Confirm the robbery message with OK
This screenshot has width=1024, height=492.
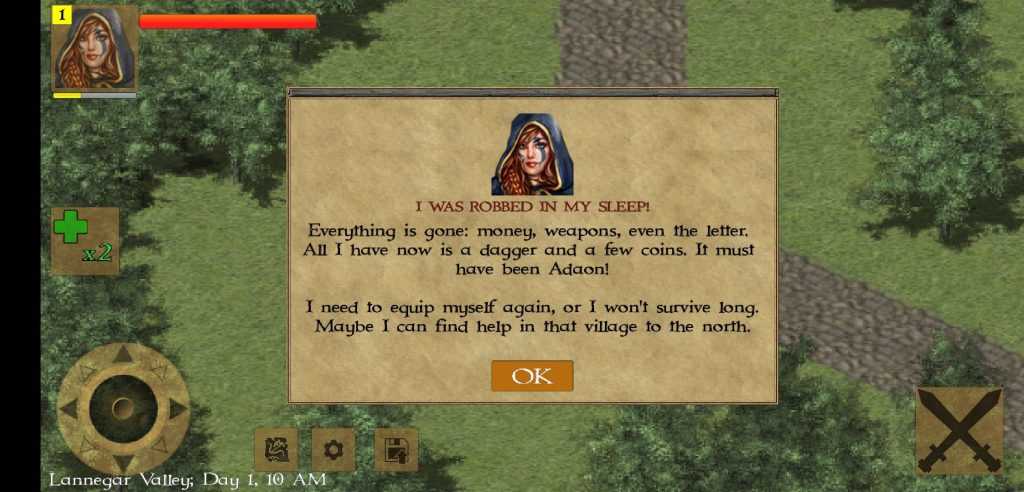(531, 376)
